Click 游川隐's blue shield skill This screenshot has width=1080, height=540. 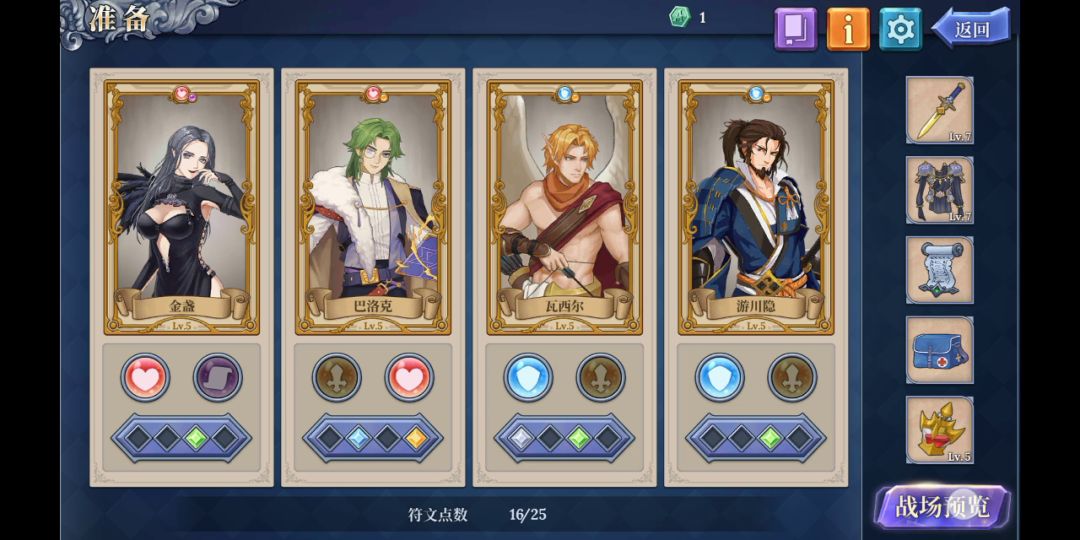[x=720, y=378]
